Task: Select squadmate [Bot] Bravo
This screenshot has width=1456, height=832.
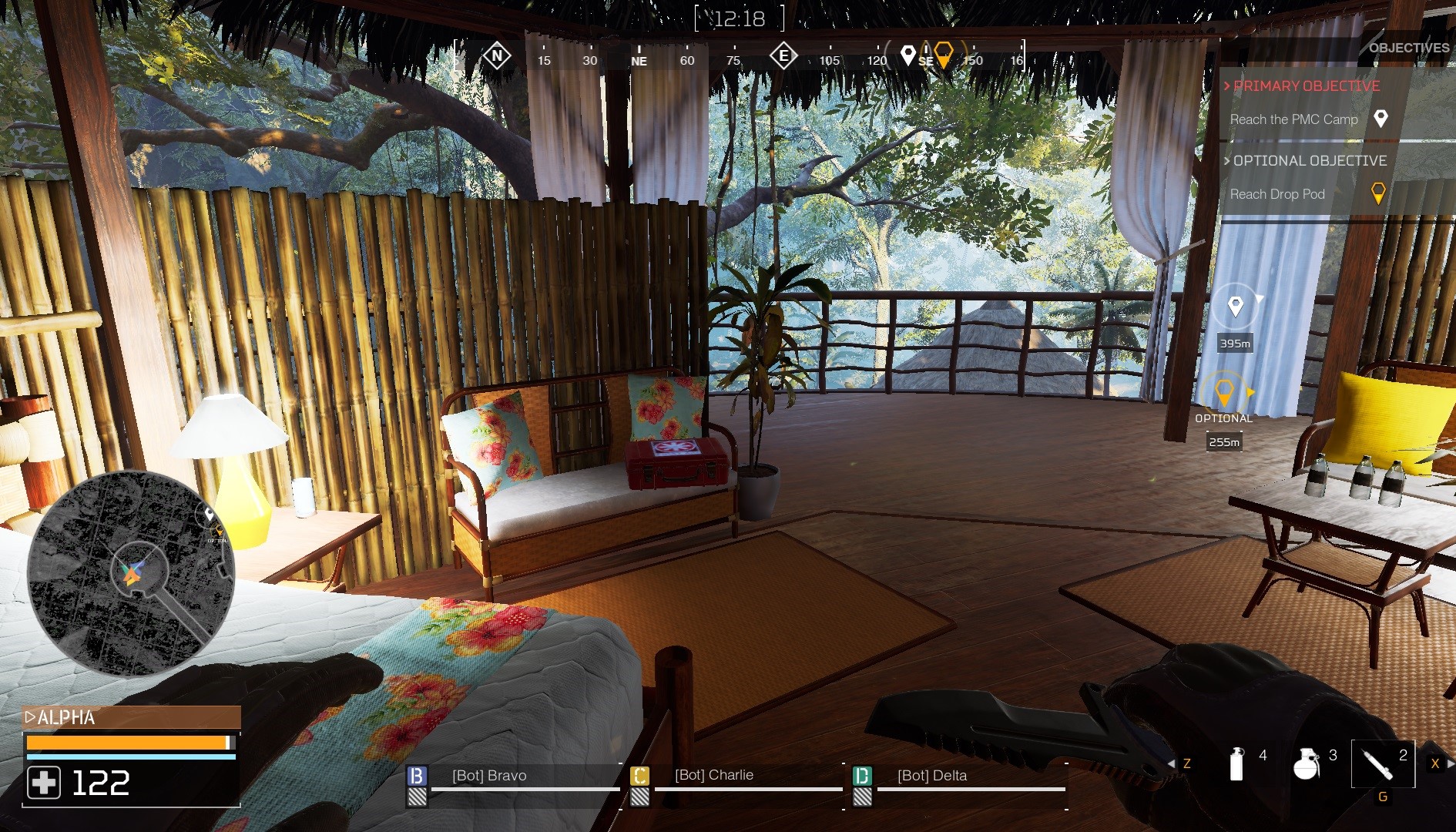Action: (489, 776)
